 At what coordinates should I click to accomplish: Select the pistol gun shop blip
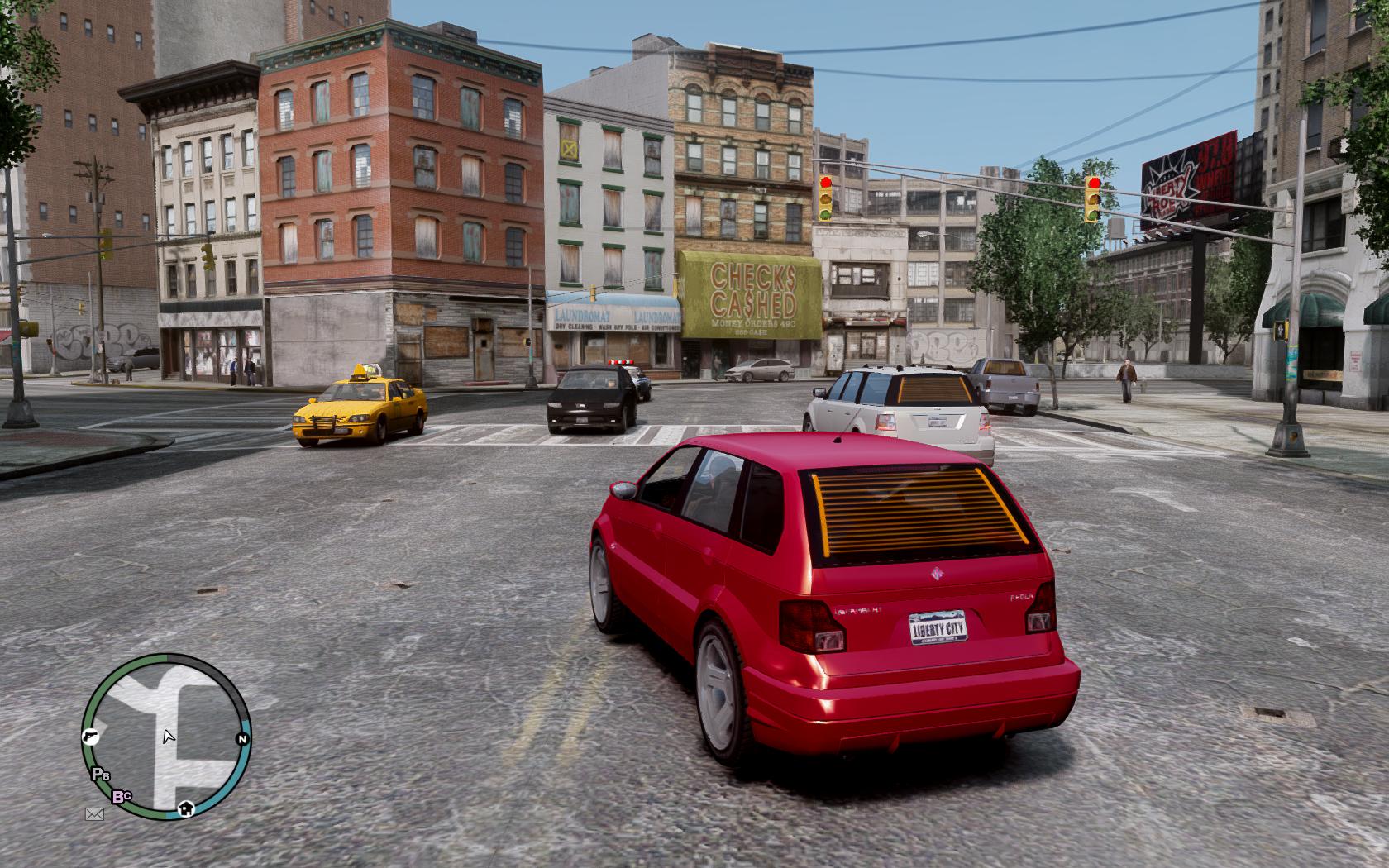91,737
